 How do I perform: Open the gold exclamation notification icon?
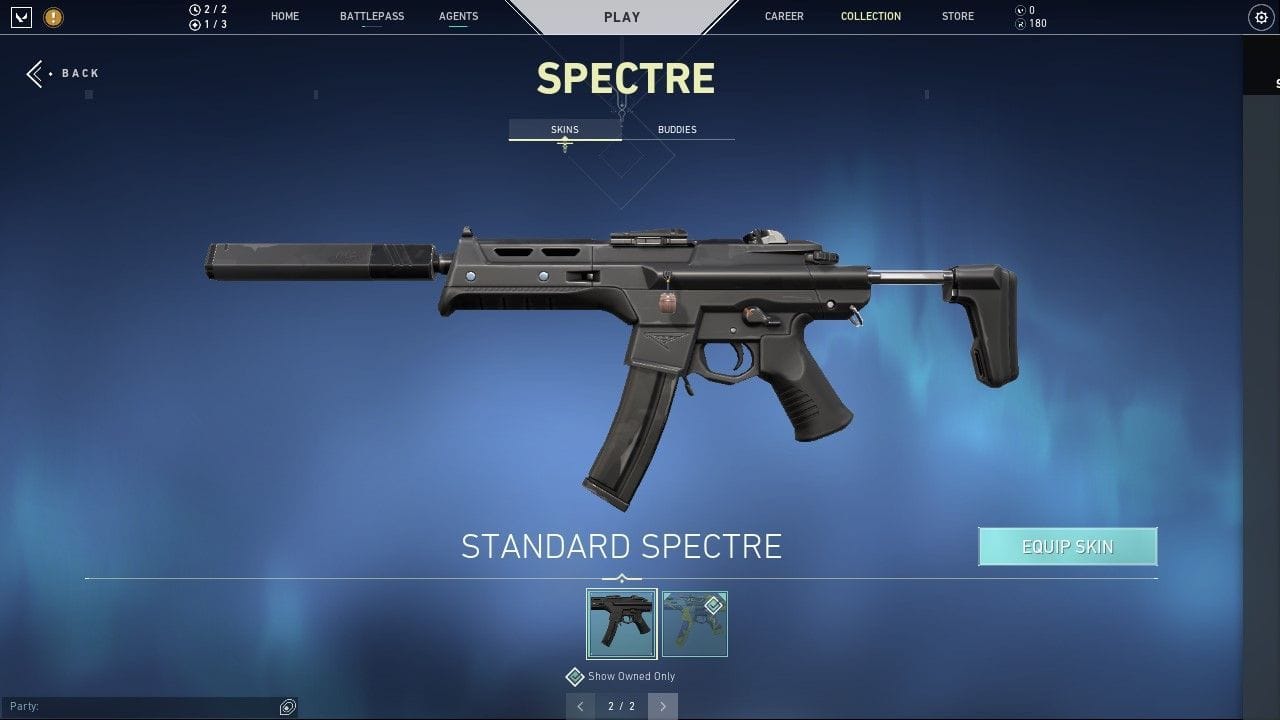(52, 17)
